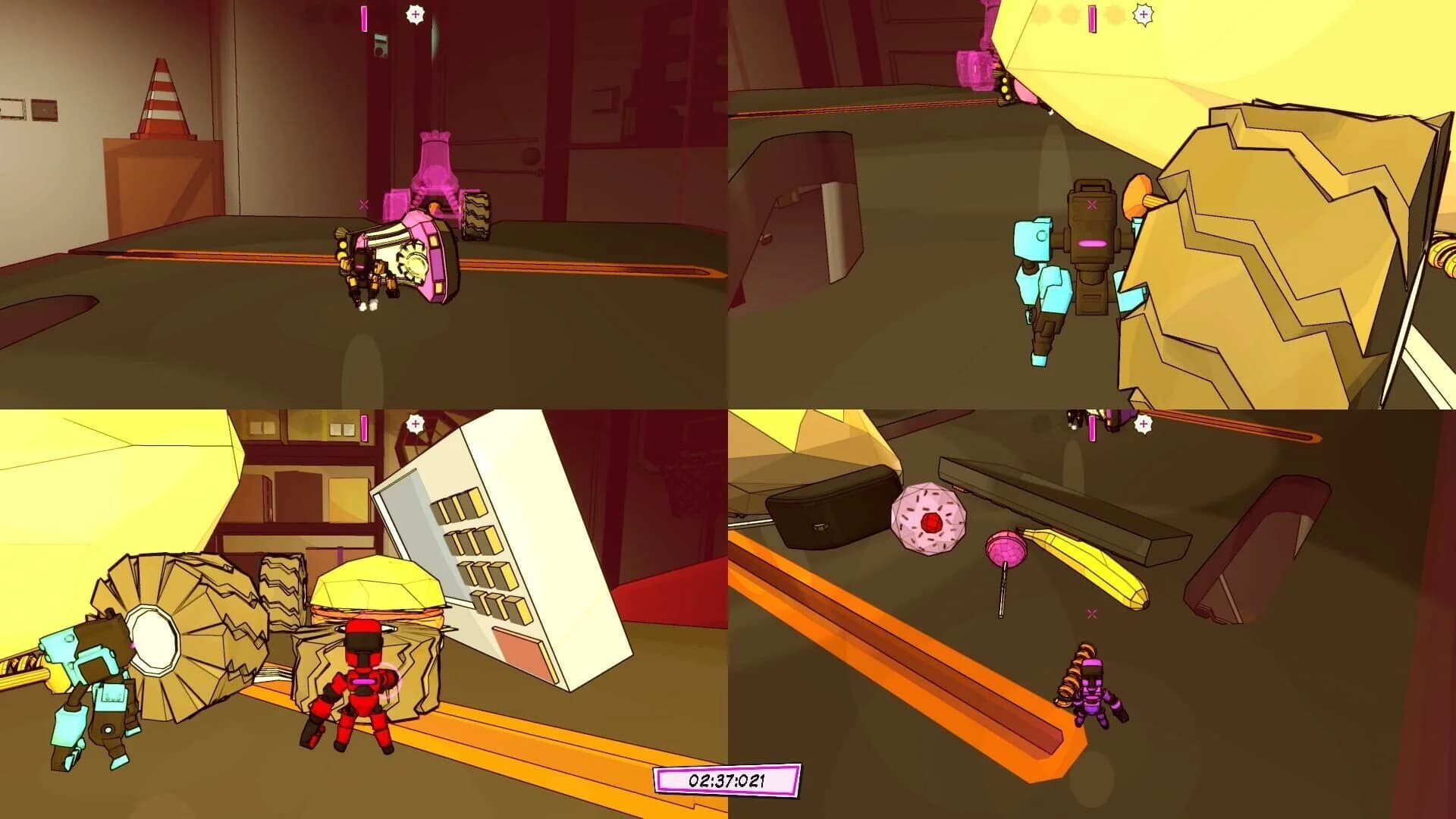Click the plus badge icon in bottom-left quadrant
This screenshot has height=819, width=1456.
tap(414, 423)
